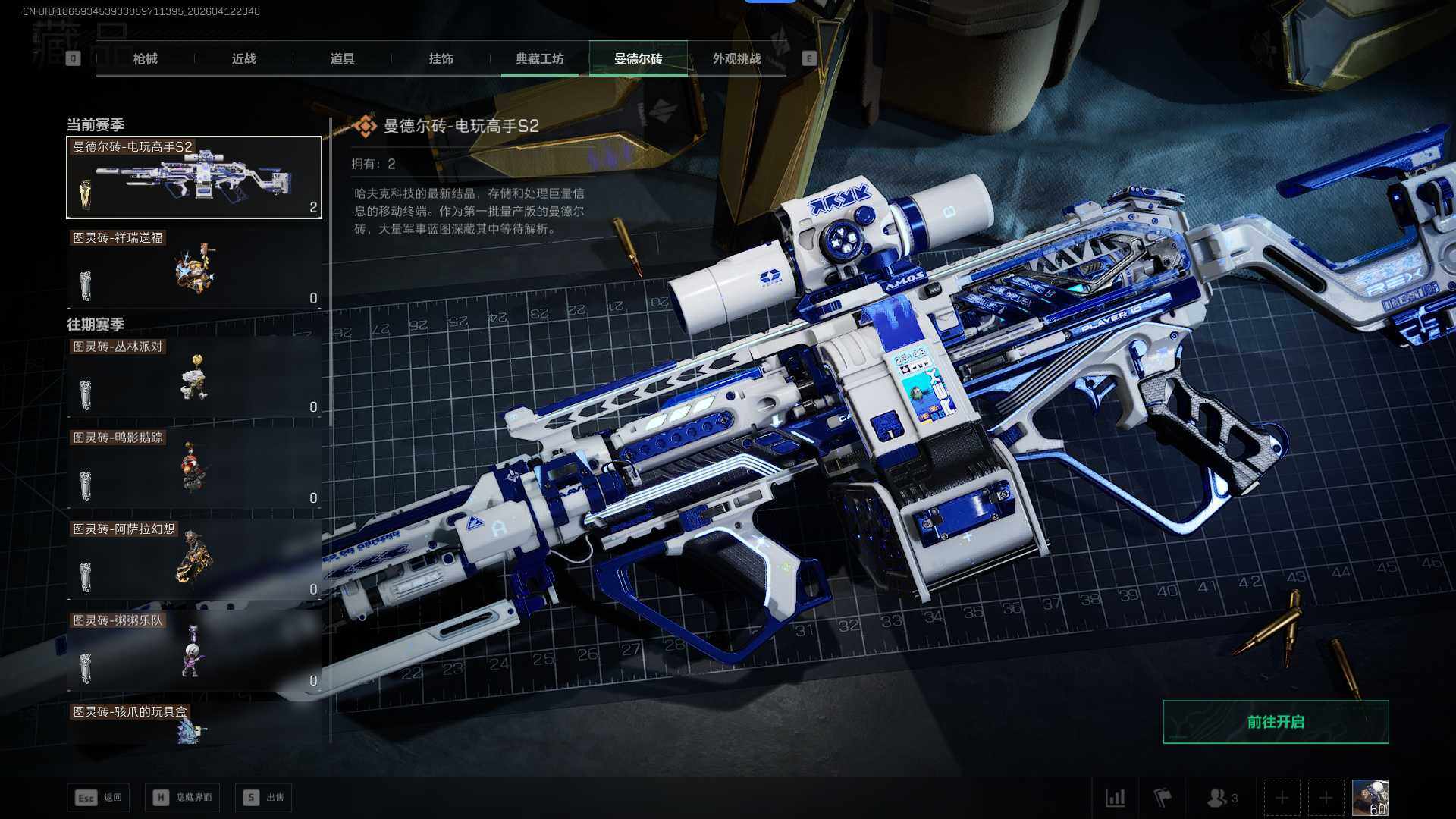Select the 图灵砖-粥粥乐队 entry
This screenshot has width=1456, height=819.
[x=194, y=651]
